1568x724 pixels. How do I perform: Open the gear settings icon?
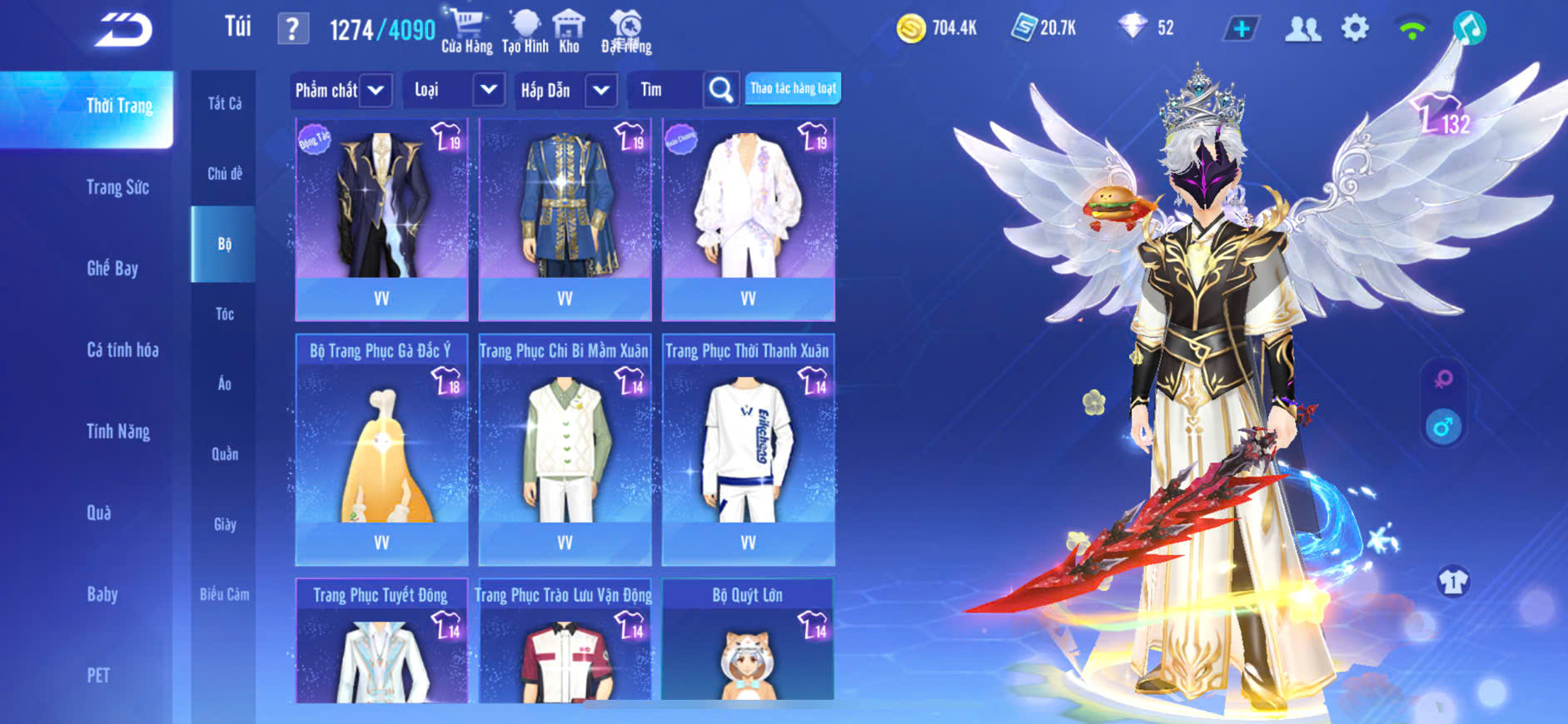[1355, 29]
